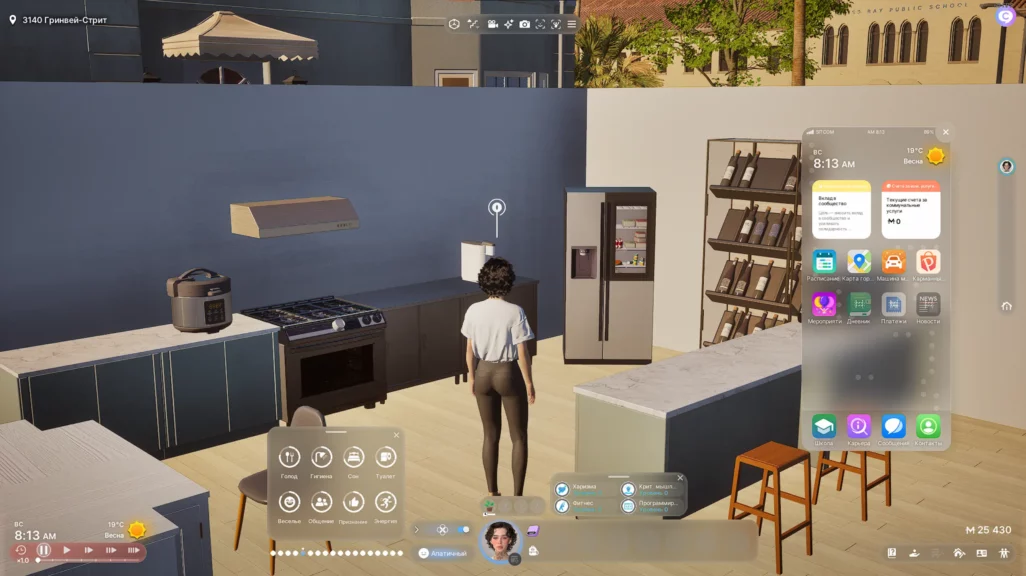Pause the game time
Viewport: 1026px width, 576px height.
coord(44,550)
